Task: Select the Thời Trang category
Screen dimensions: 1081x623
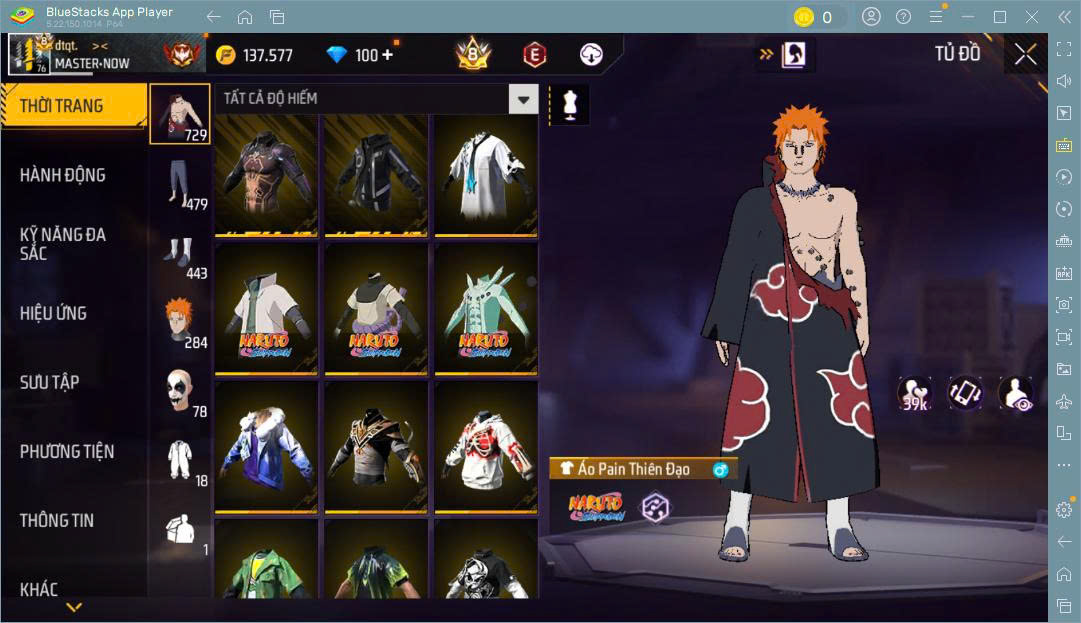Action: coord(74,106)
